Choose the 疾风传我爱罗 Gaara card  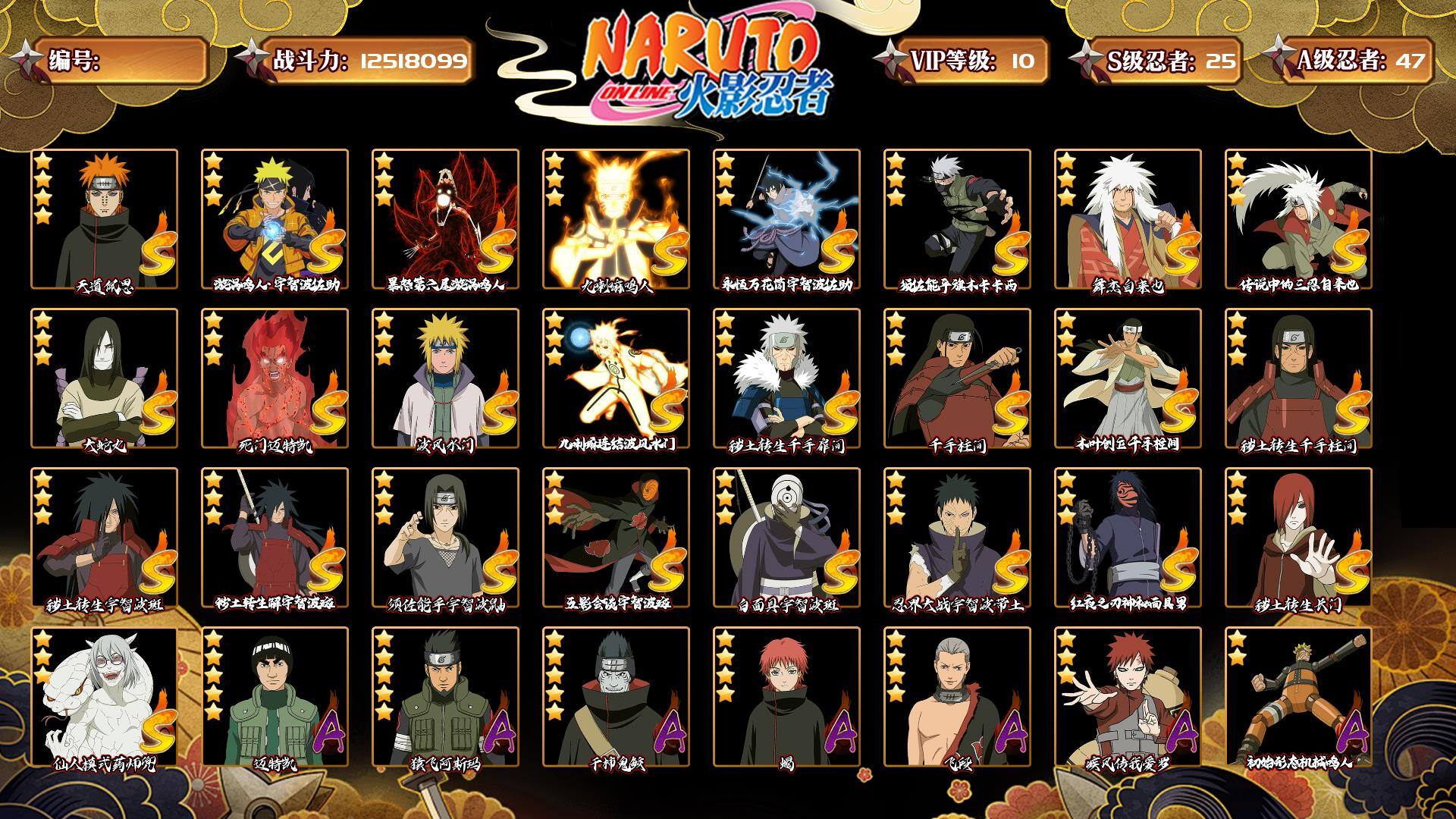pos(1128,697)
